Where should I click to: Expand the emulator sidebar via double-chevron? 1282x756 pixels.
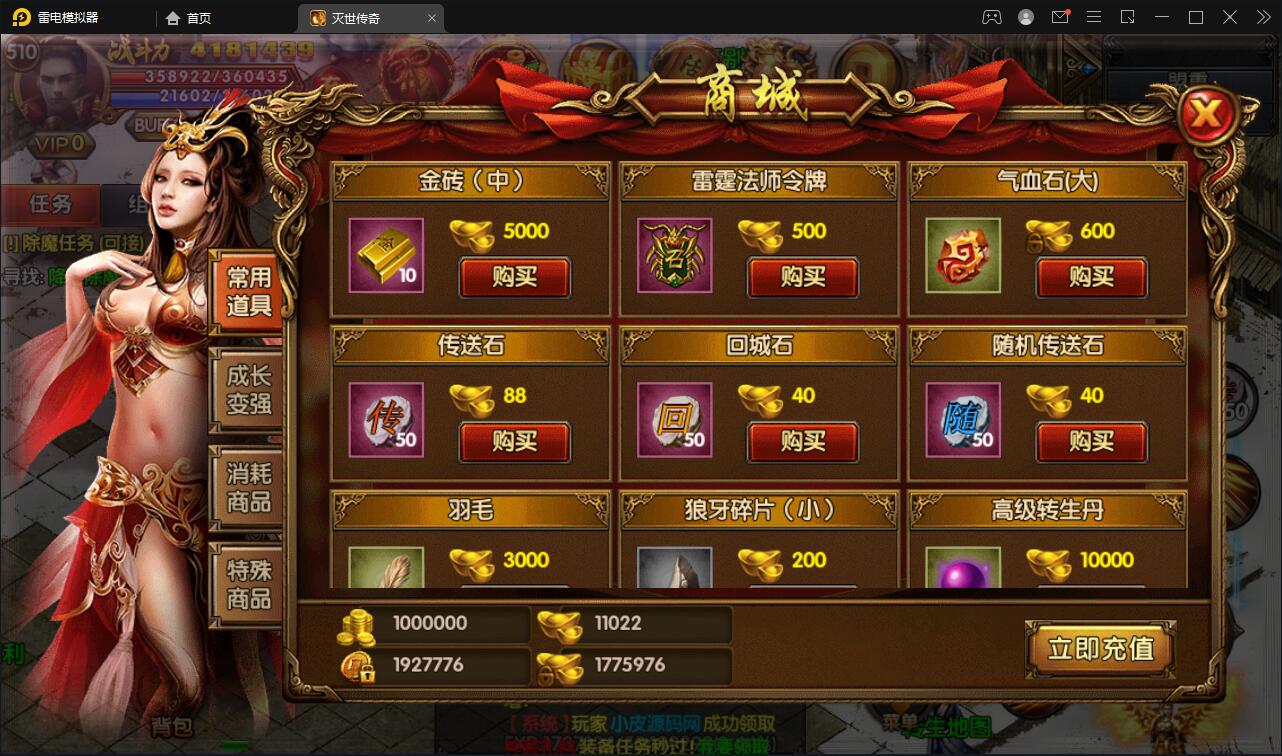1262,17
